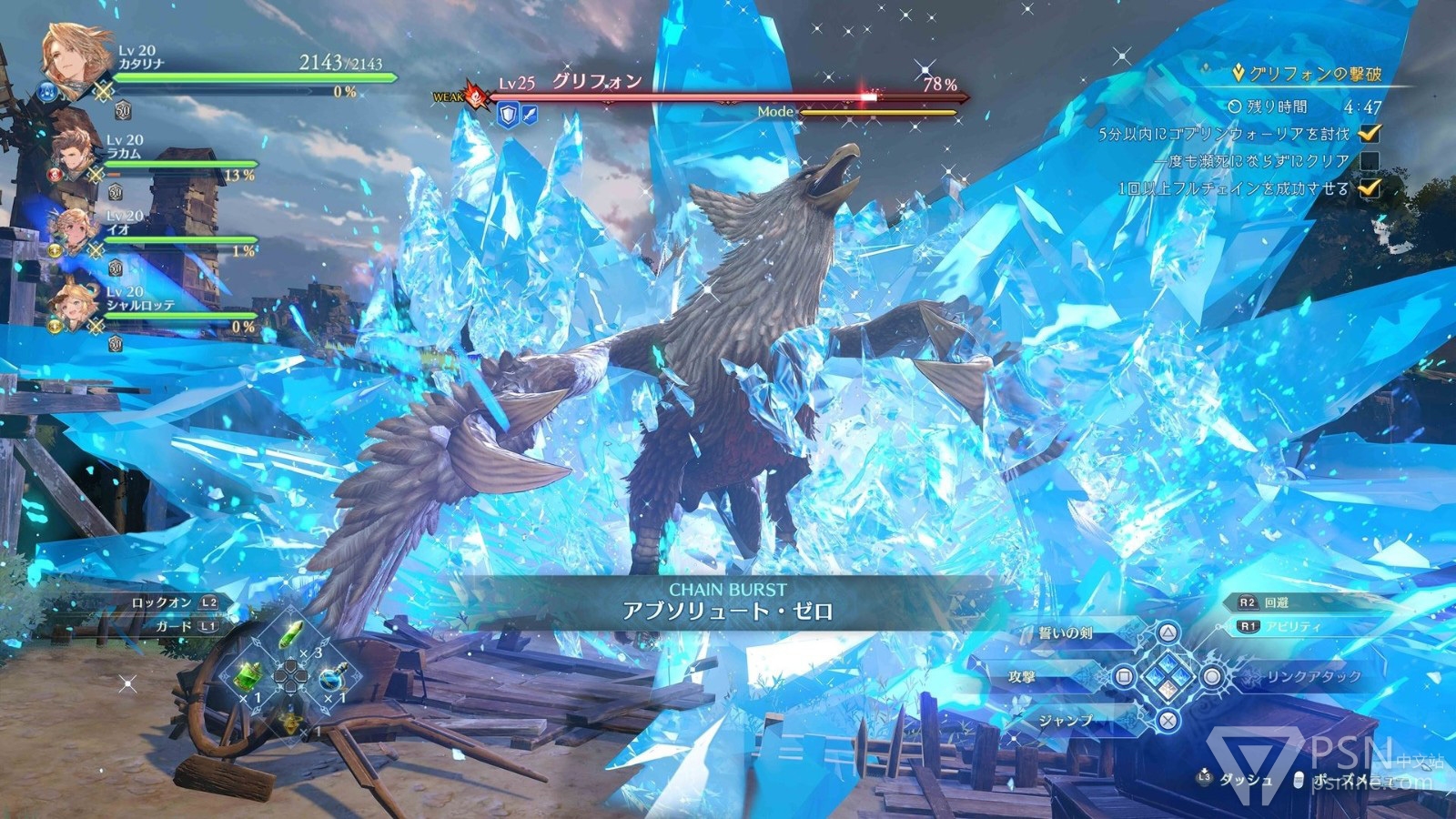Click Katalina's water element badge
This screenshot has height=819, width=1456.
48,91
